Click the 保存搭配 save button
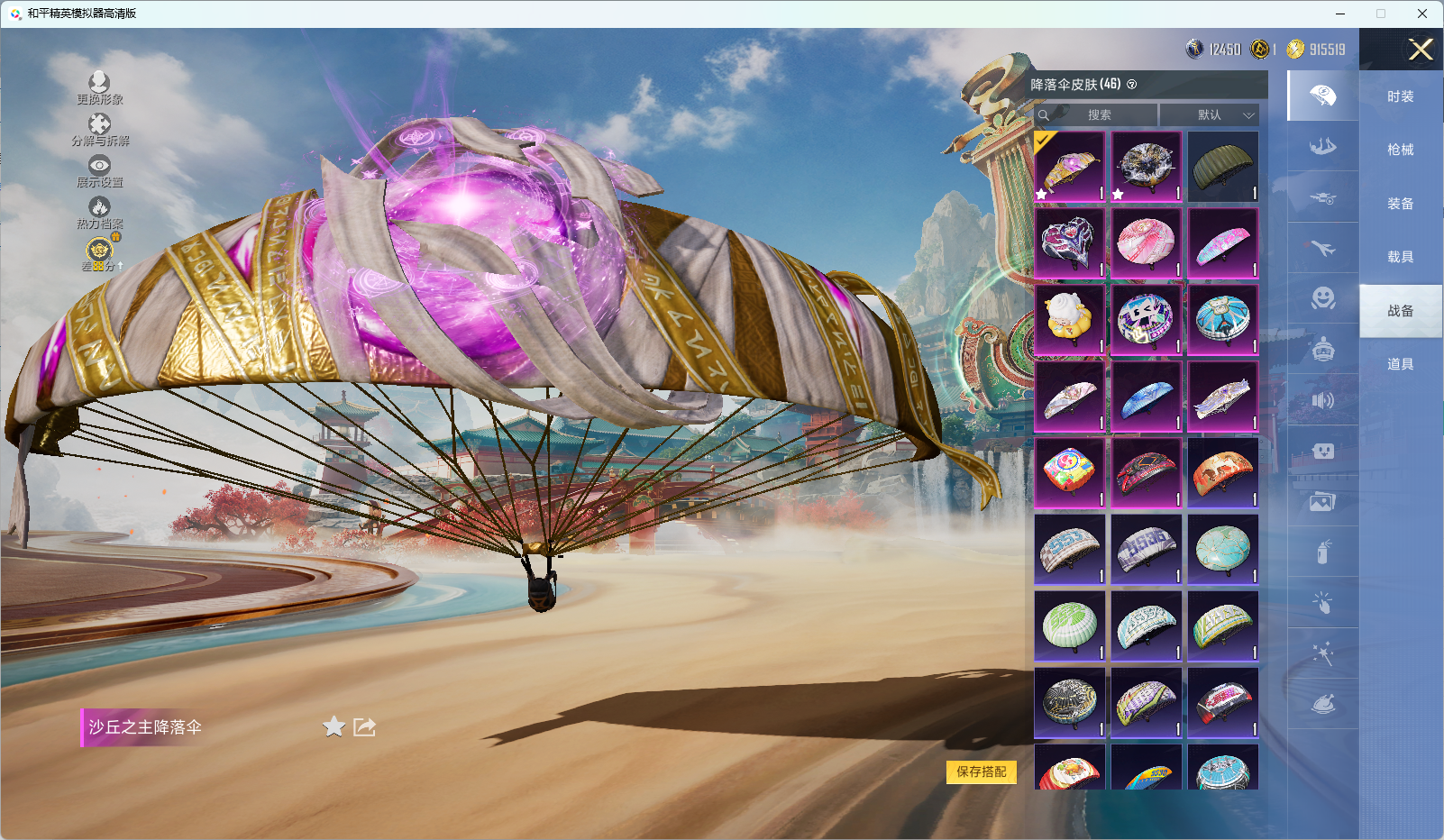Viewport: 1444px width, 840px height. (x=981, y=772)
